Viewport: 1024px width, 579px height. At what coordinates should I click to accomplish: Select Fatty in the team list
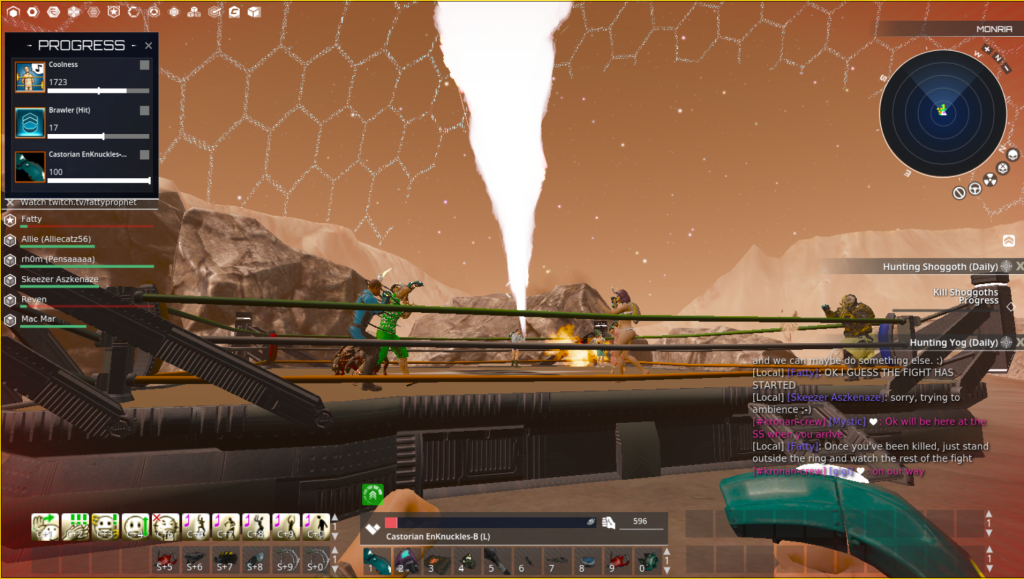pyautogui.click(x=30, y=219)
